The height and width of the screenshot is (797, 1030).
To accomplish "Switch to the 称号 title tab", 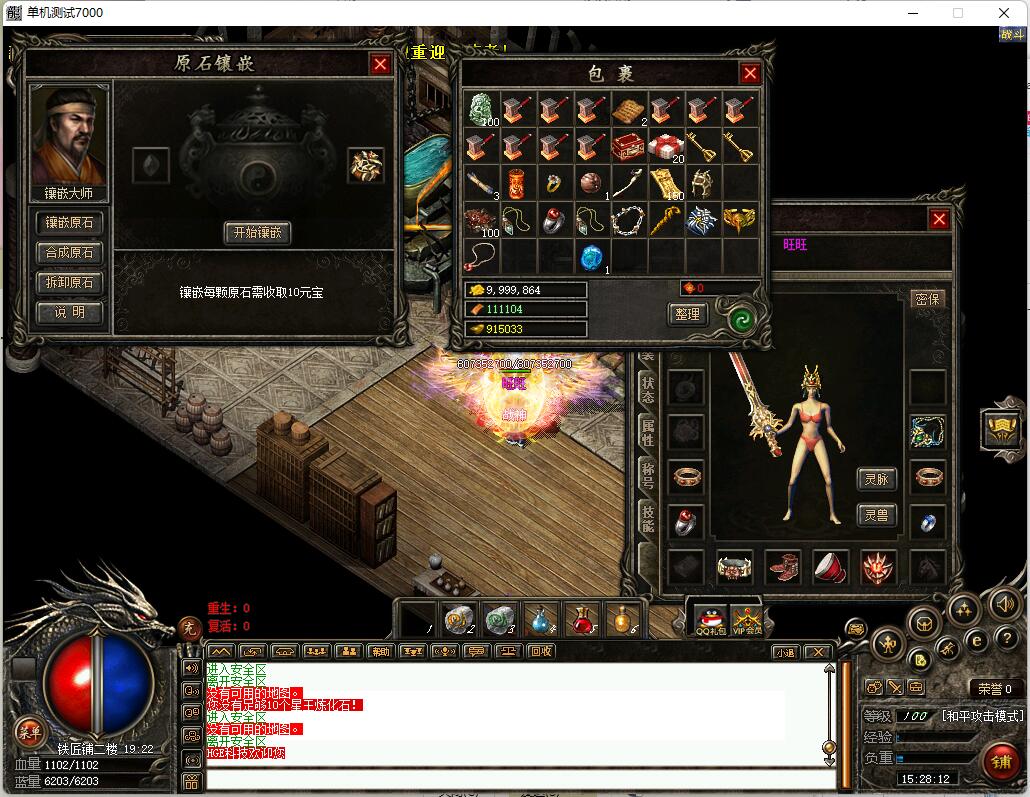I will [647, 476].
